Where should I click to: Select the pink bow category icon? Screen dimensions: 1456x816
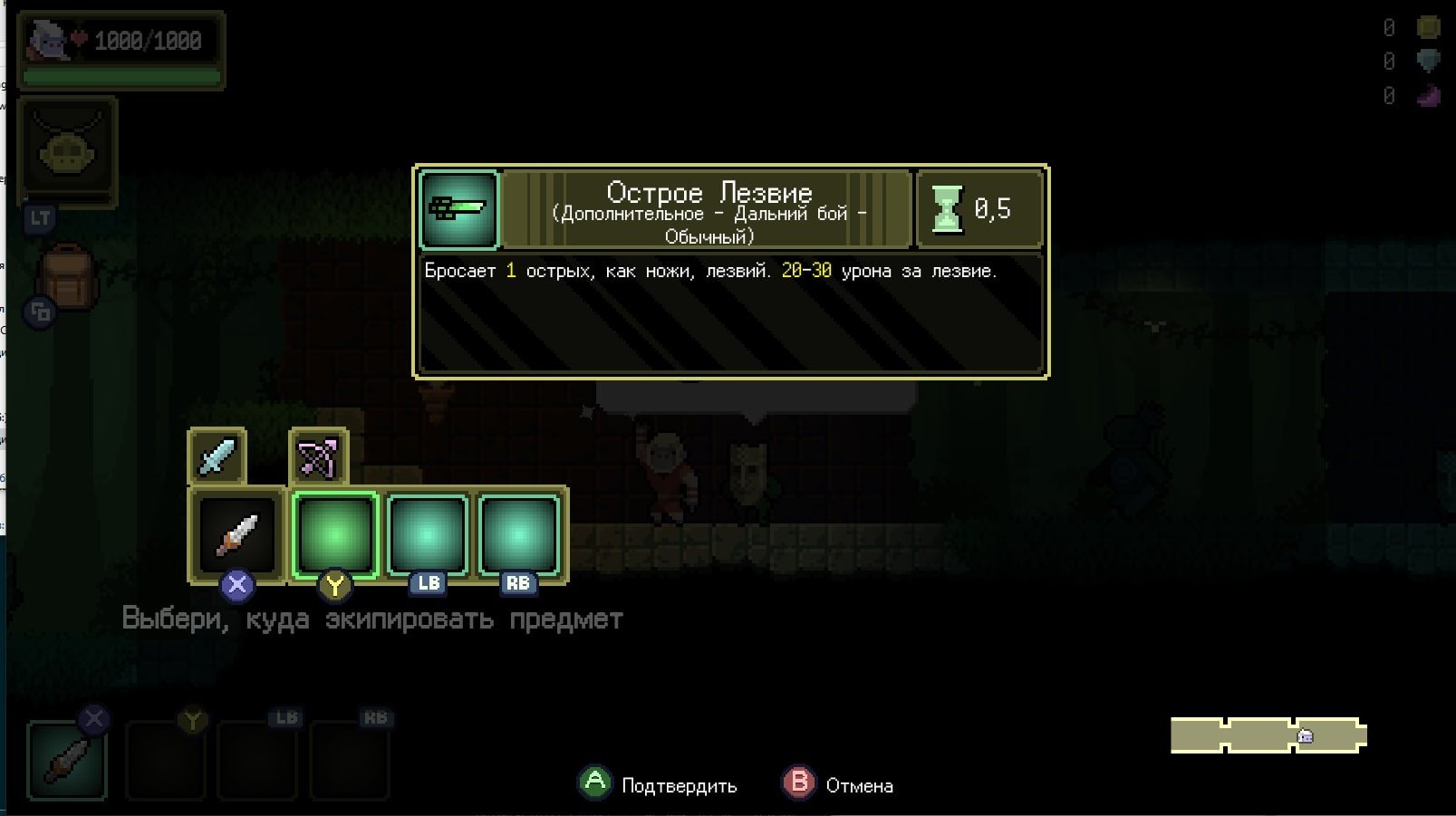coord(318,456)
